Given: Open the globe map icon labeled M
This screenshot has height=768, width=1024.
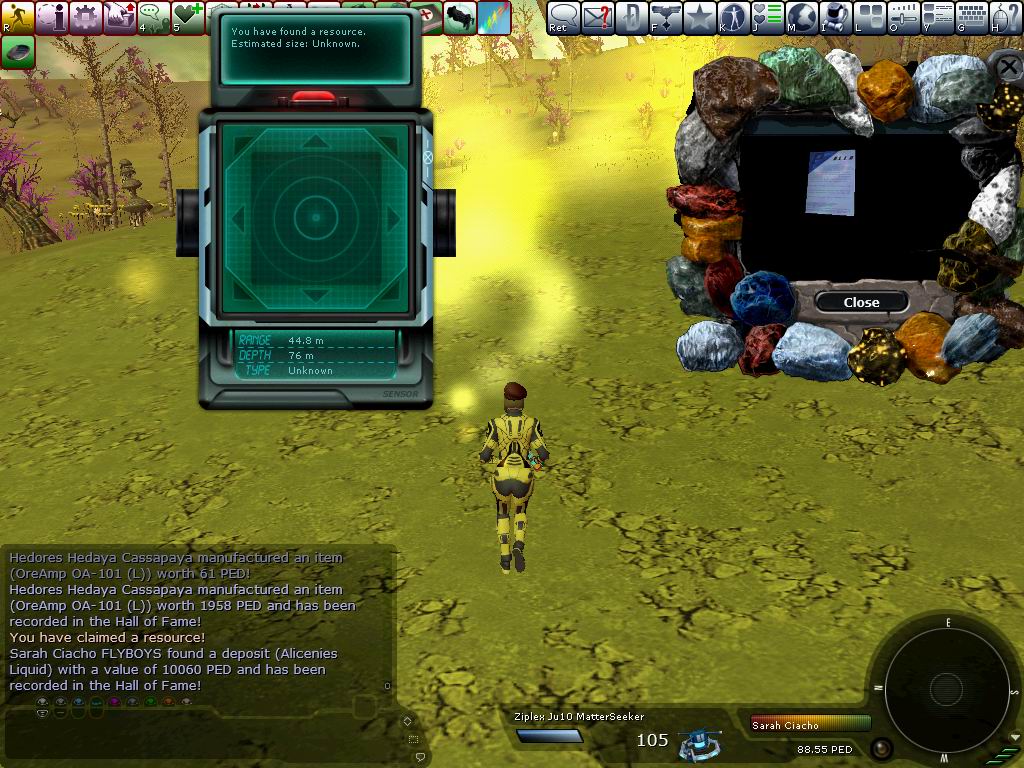Looking at the screenshot, I should coord(802,17).
